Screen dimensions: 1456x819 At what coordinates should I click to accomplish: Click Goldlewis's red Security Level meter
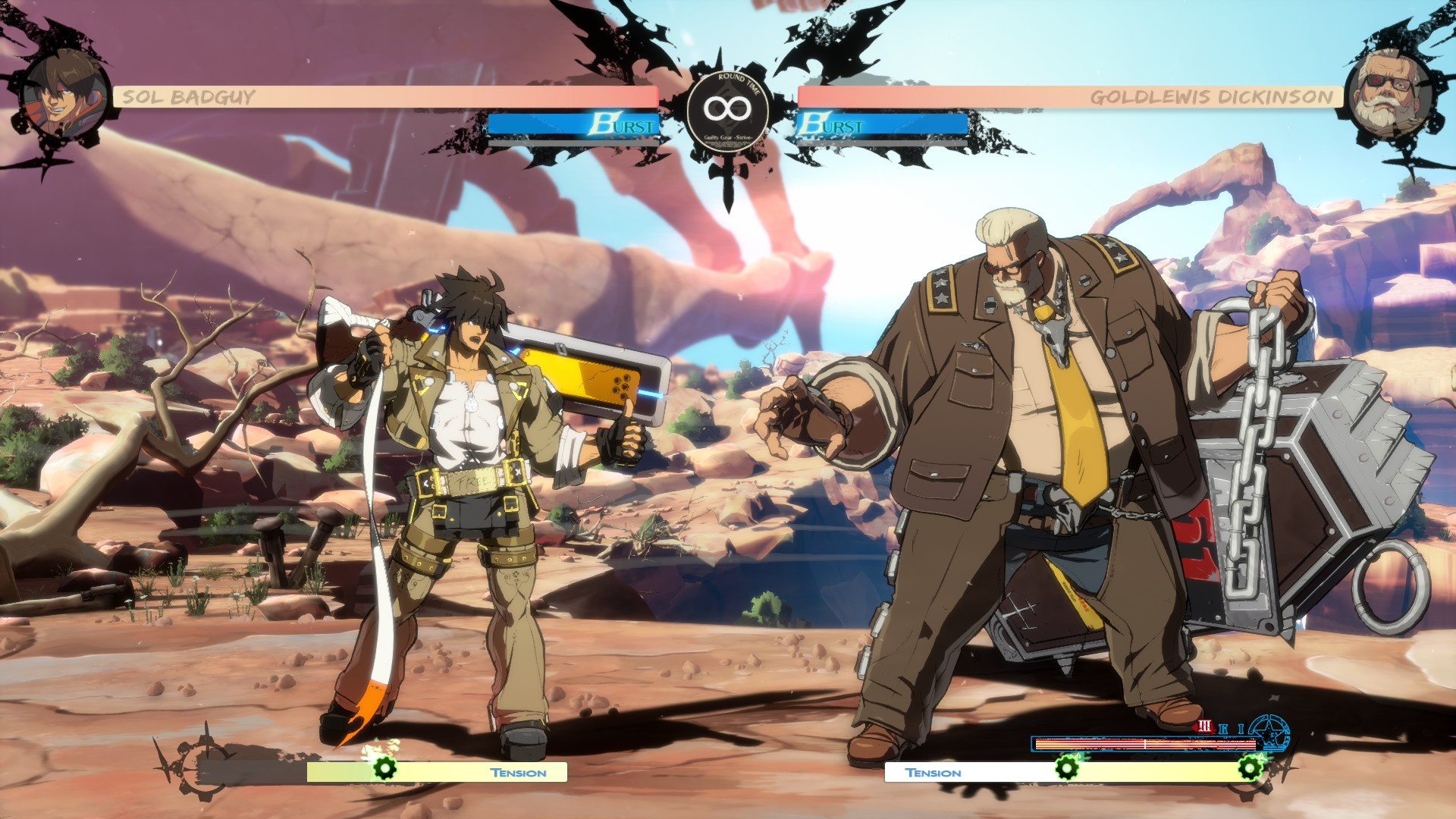[x=1146, y=745]
